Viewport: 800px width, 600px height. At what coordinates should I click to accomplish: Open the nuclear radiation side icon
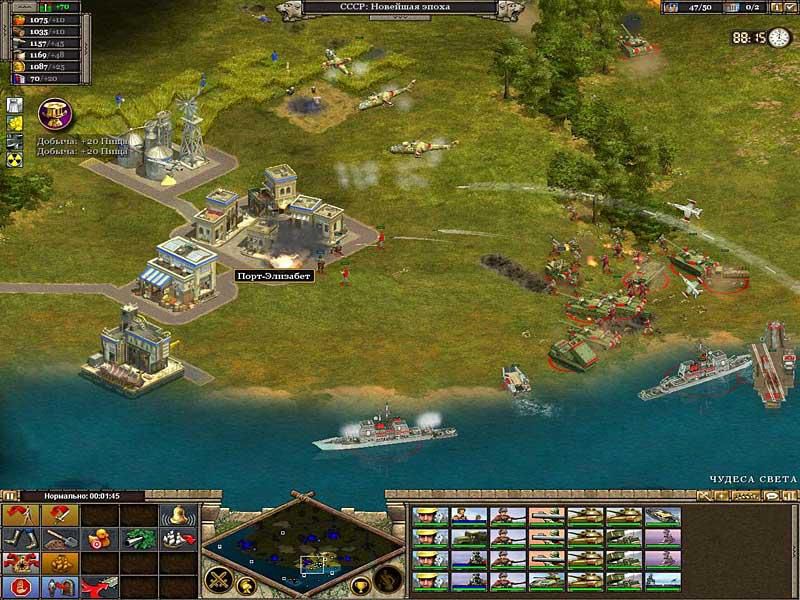tap(16, 158)
